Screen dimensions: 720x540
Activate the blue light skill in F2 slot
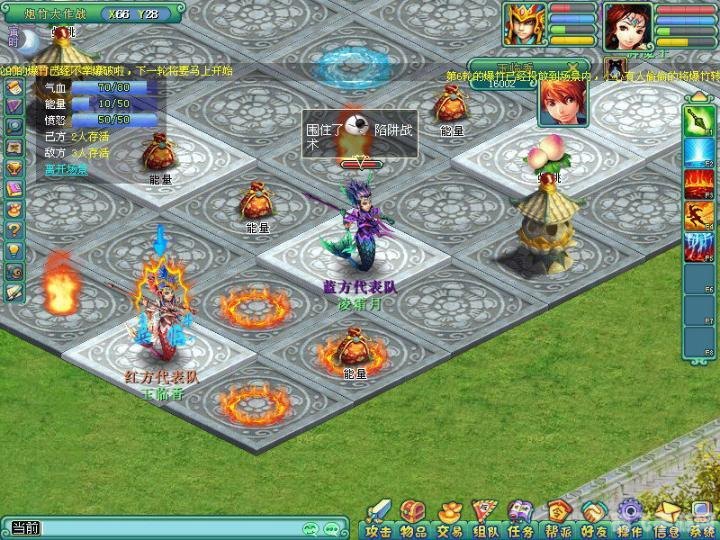tap(697, 153)
